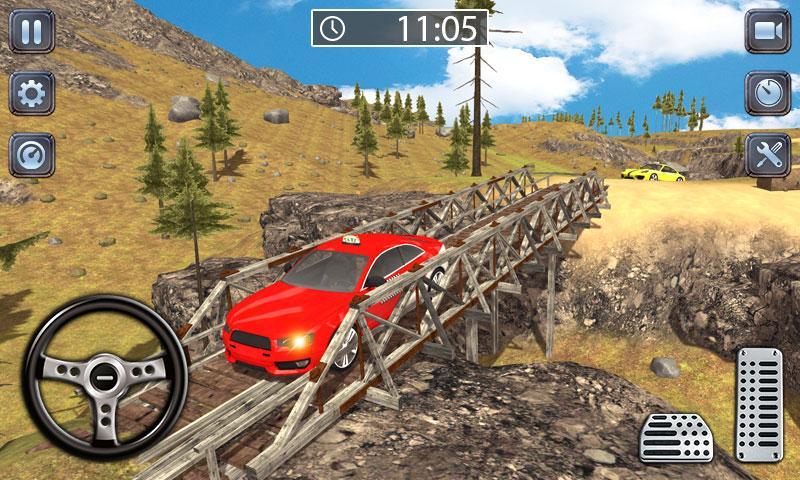Hit the brake pedal

pyautogui.click(x=675, y=436)
